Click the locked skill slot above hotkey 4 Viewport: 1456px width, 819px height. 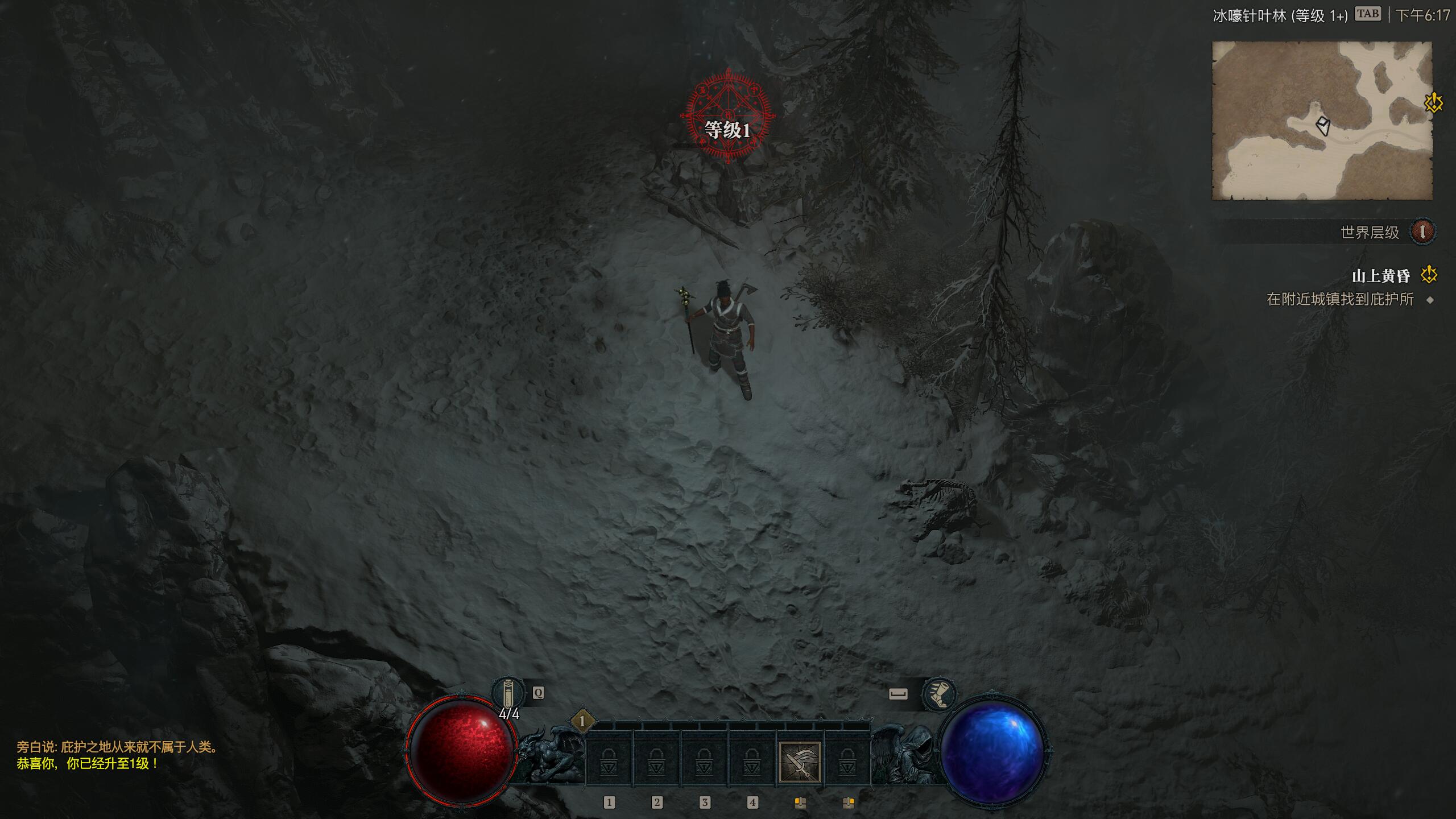[x=752, y=761]
